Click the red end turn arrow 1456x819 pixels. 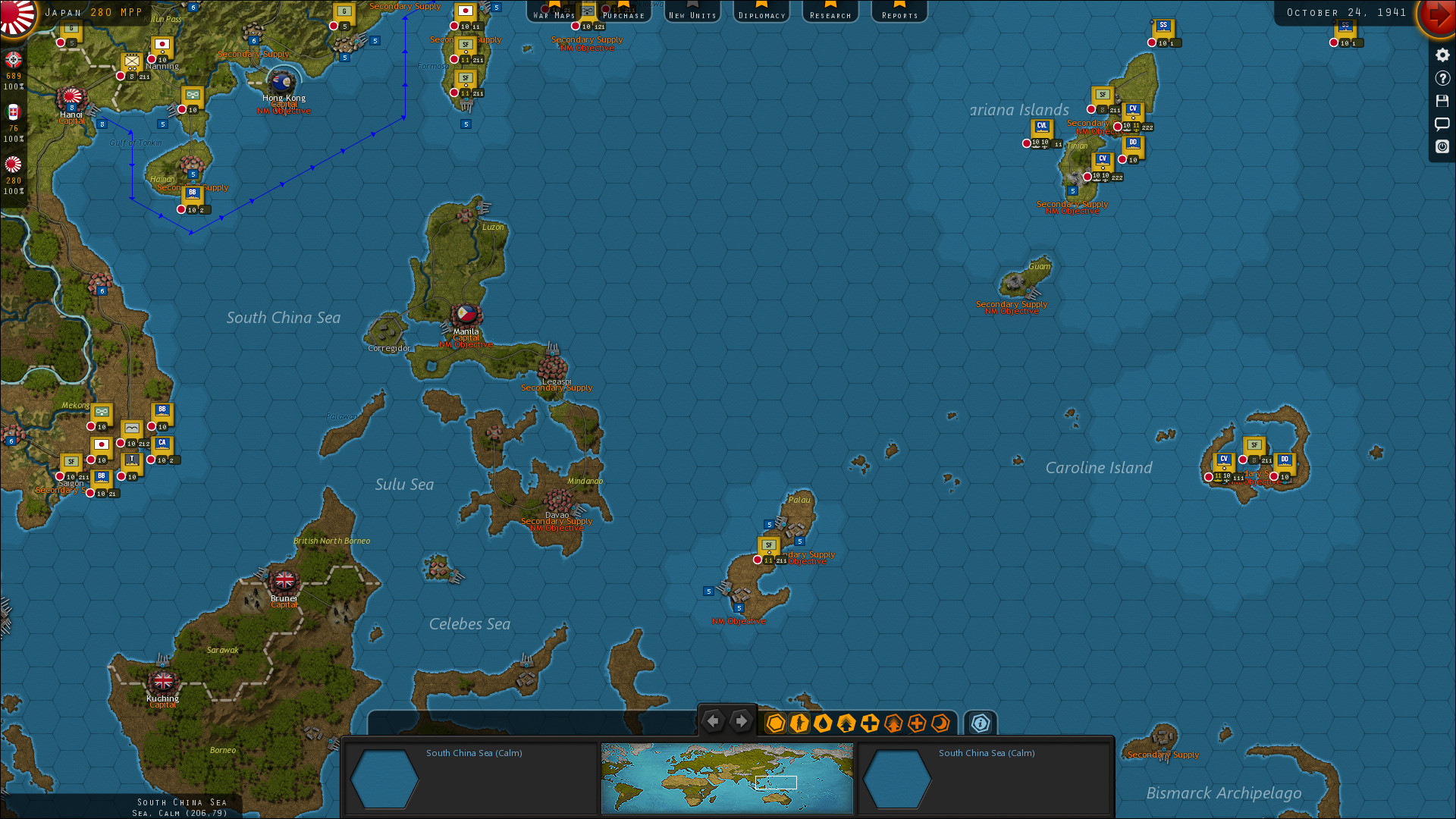point(1438,18)
